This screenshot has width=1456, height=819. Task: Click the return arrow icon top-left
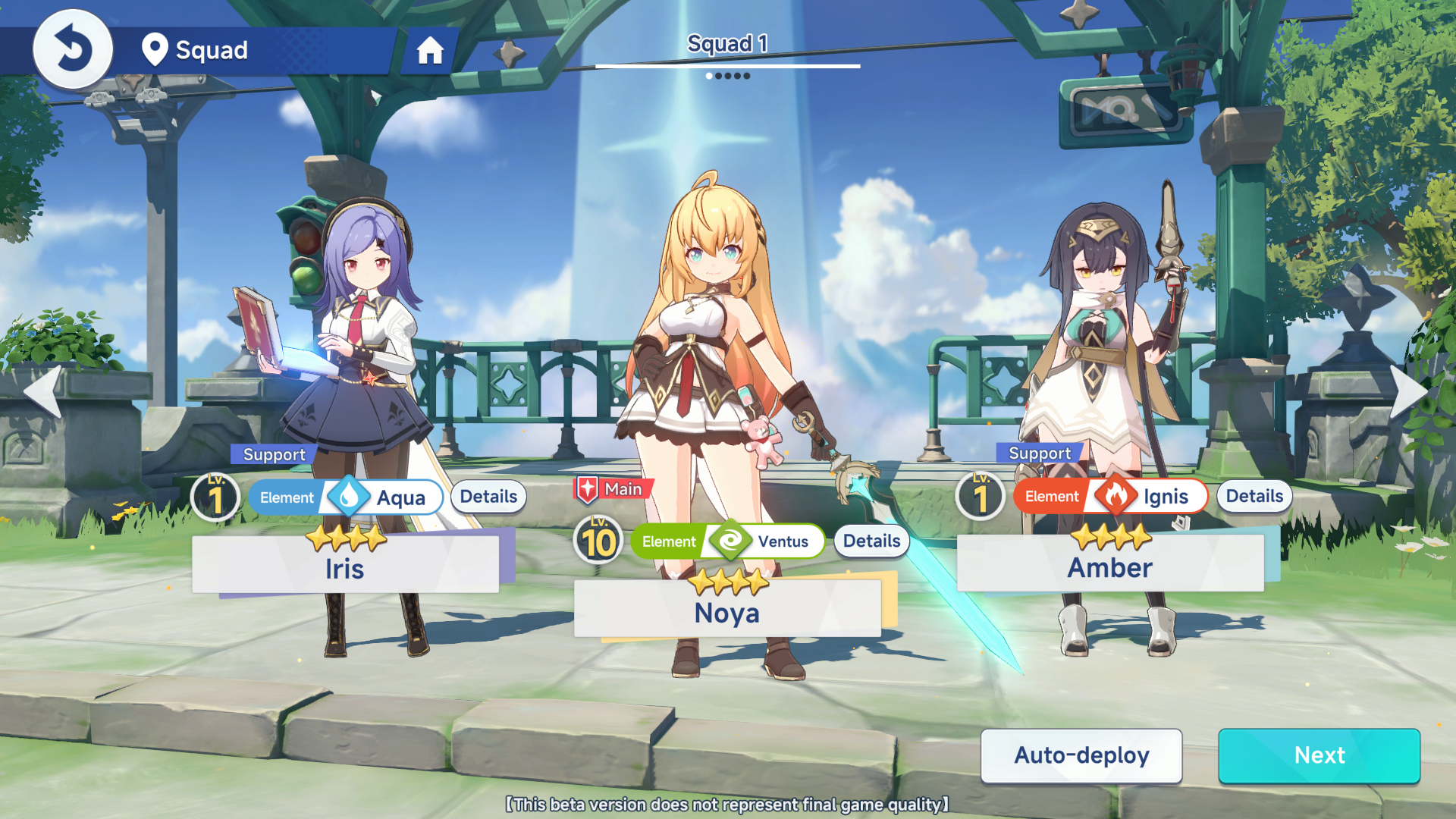73,48
